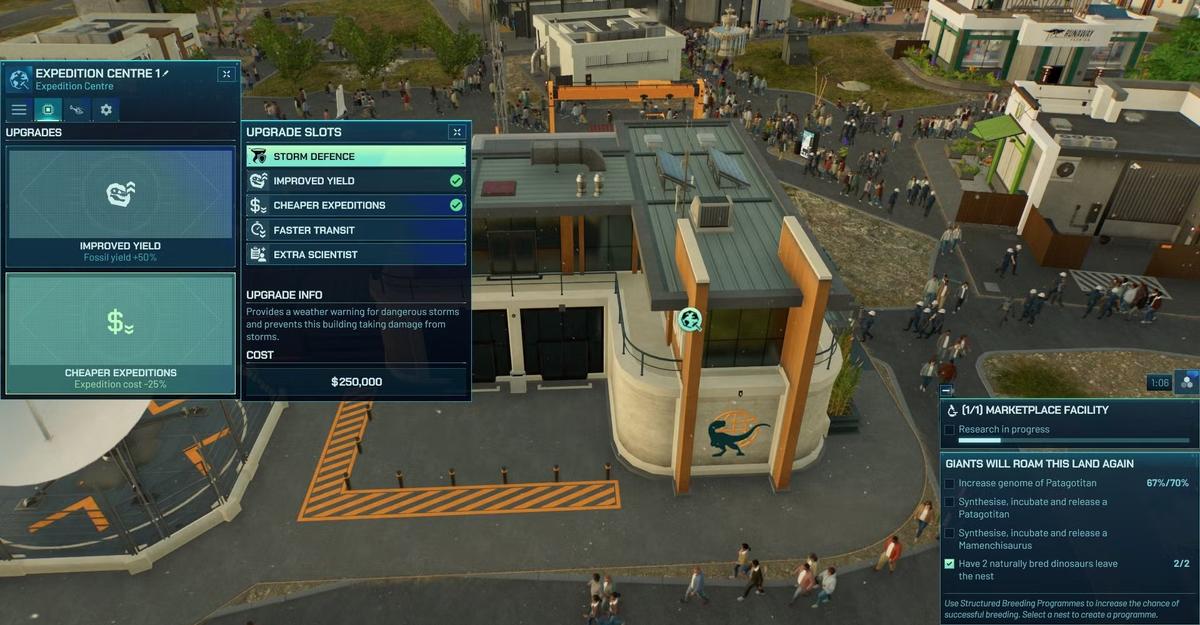Collapse the objectives panel with minus button
1200x625 pixels.
(x=946, y=389)
